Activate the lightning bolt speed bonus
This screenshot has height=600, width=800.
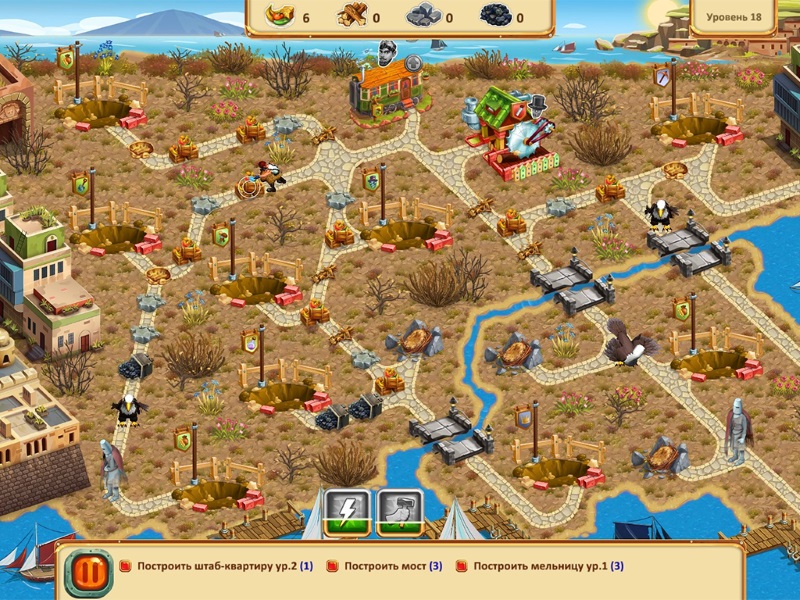pyautogui.click(x=347, y=513)
